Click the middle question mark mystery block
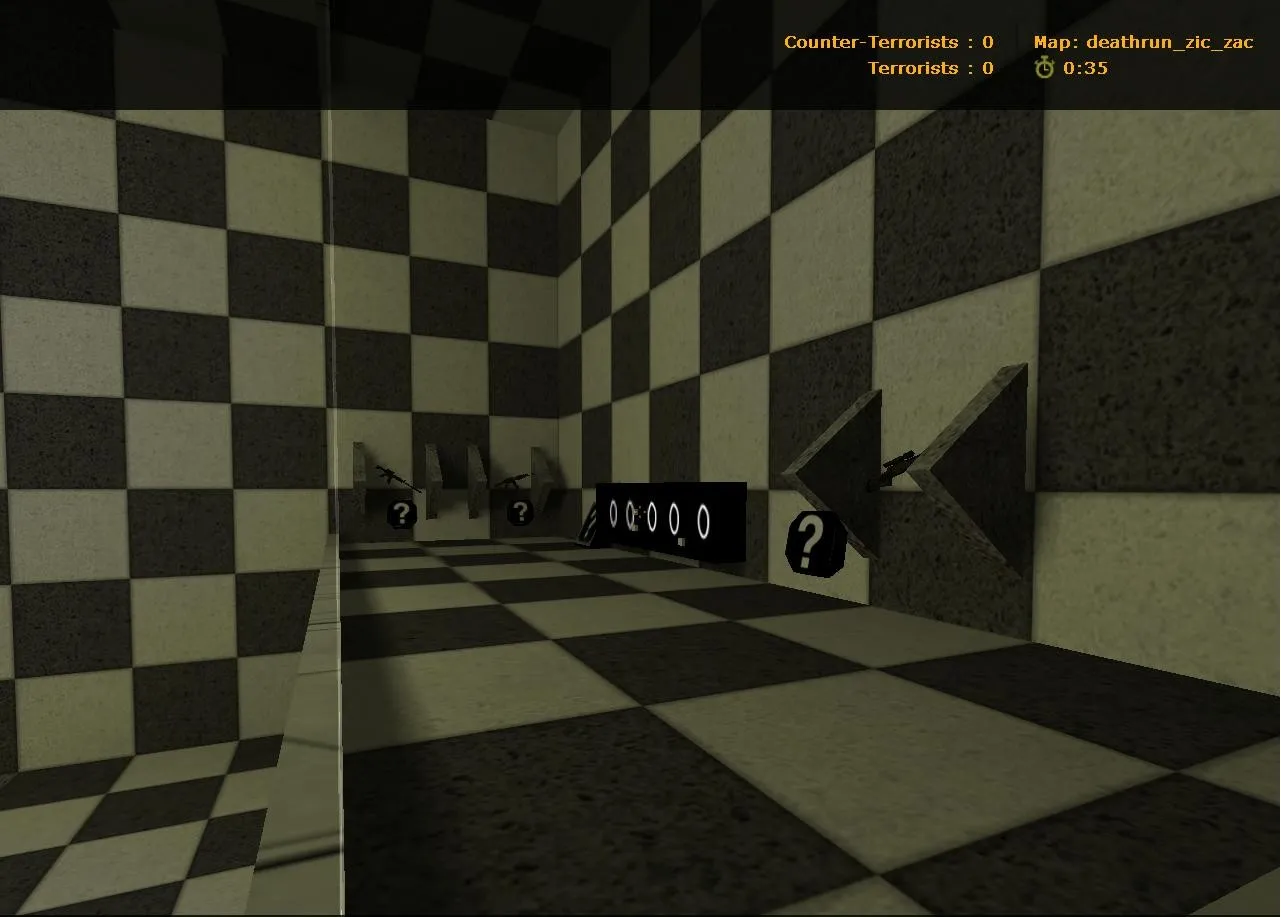The width and height of the screenshot is (1281, 917). tap(519, 513)
